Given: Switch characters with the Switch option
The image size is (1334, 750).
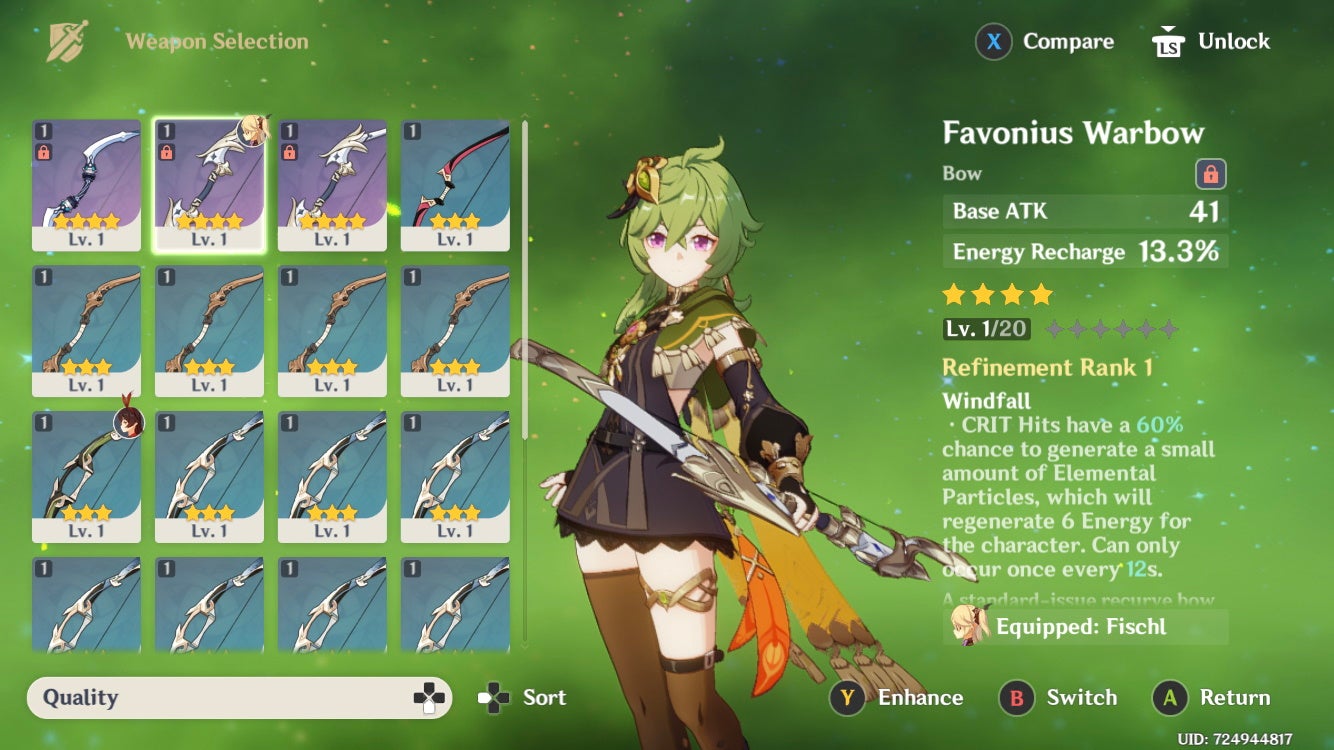Looking at the screenshot, I should click(x=1080, y=697).
